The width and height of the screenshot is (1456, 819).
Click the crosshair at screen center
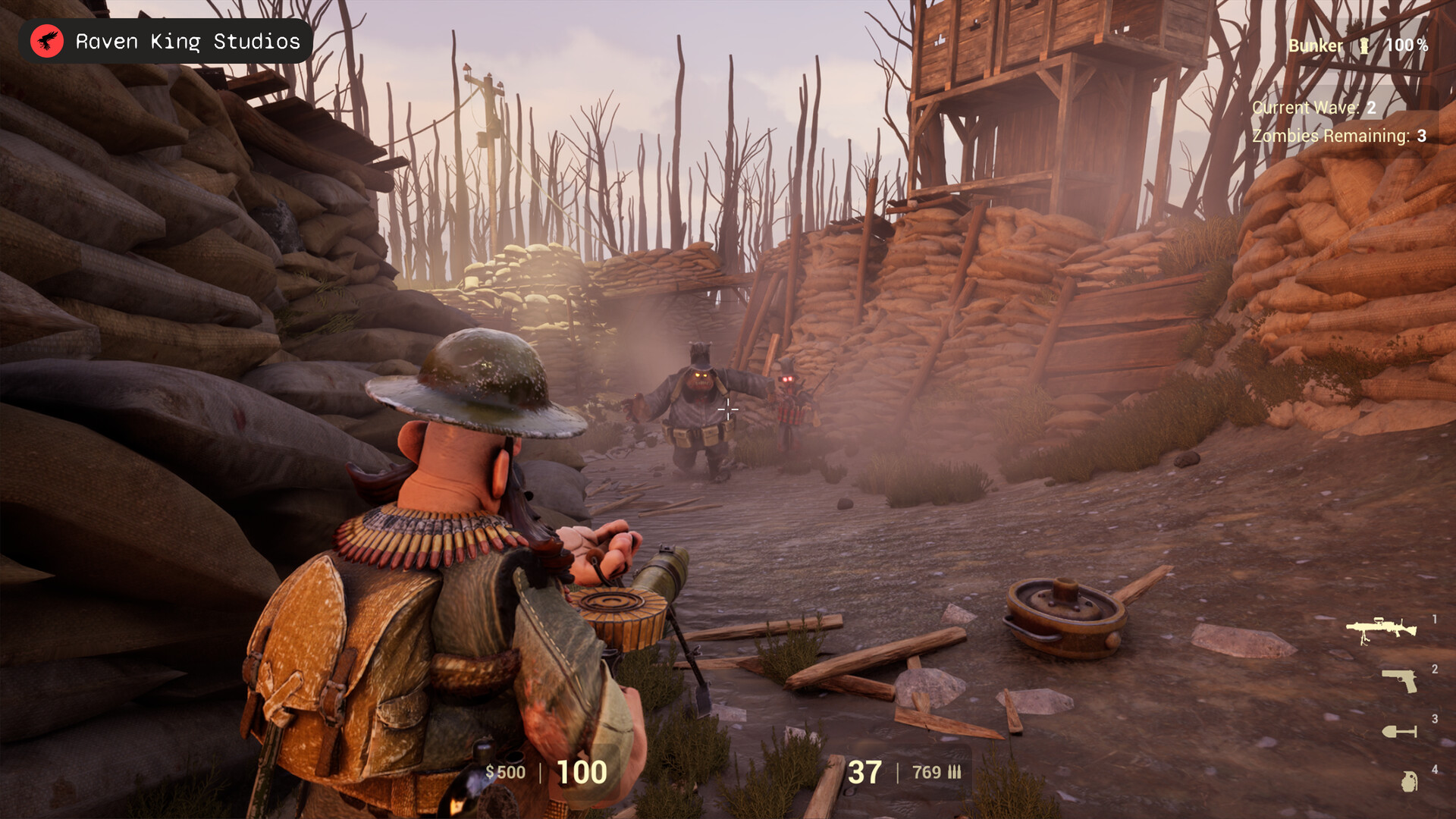pyautogui.click(x=727, y=409)
